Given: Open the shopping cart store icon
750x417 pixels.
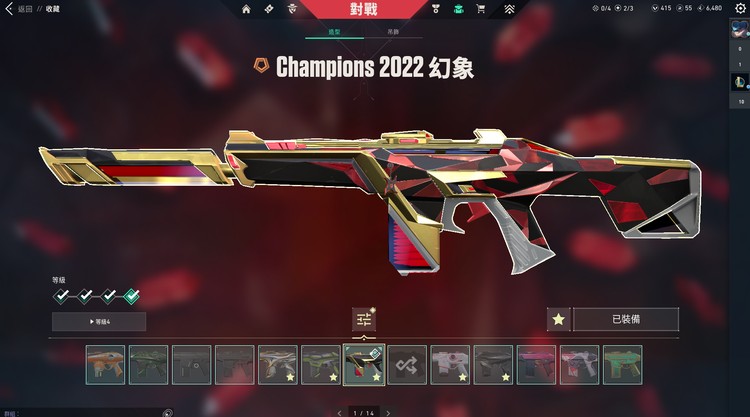Looking at the screenshot, I should point(481,9).
